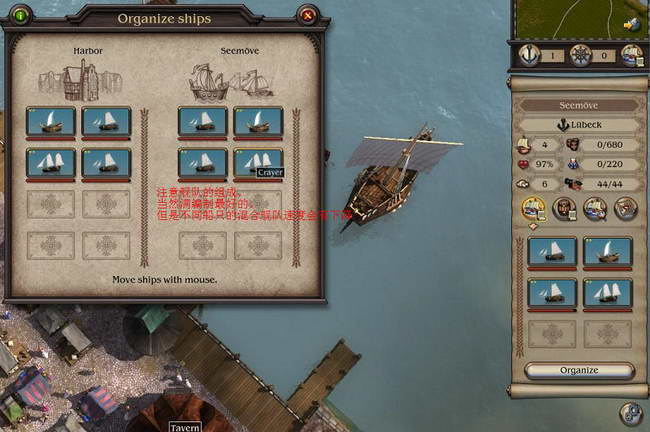Select the top-left ship in the Harbor list
Image resolution: width=650 pixels, height=432 pixels.
(51, 122)
